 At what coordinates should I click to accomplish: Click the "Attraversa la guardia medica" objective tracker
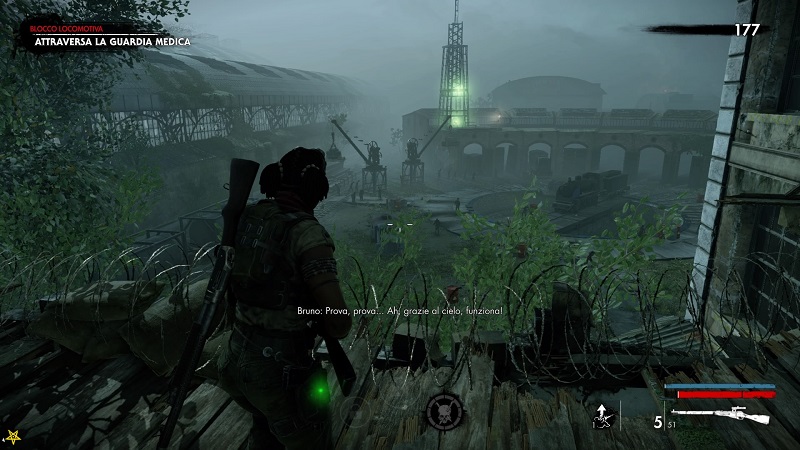(112, 42)
